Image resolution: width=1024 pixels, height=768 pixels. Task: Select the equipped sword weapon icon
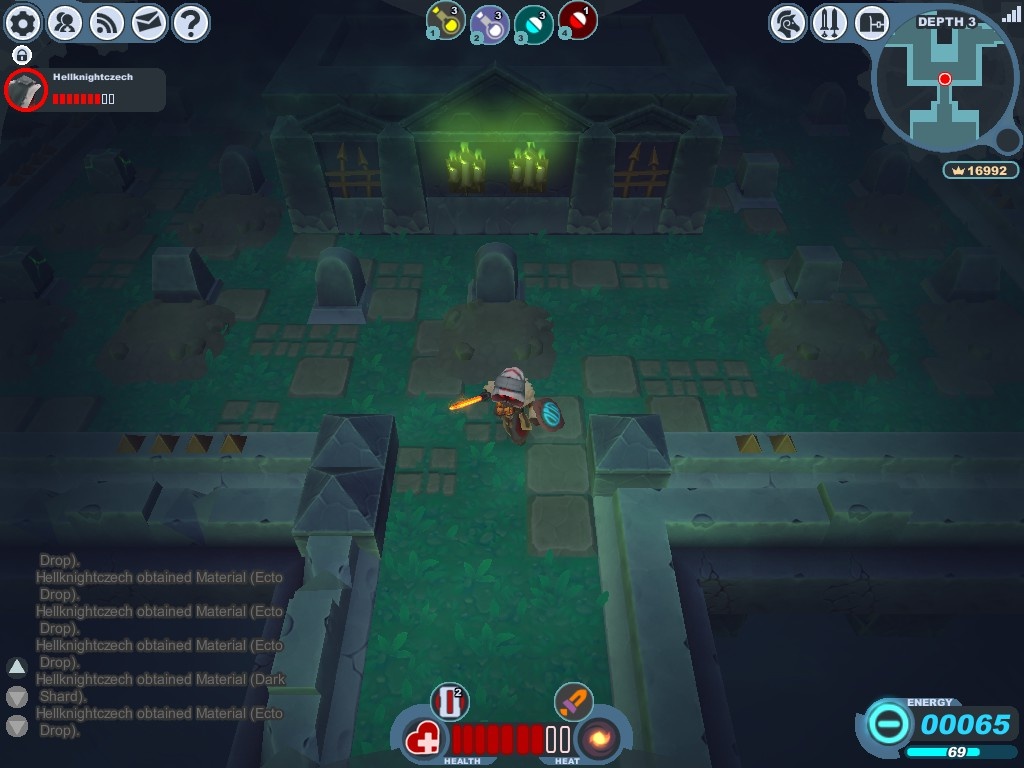[573, 701]
